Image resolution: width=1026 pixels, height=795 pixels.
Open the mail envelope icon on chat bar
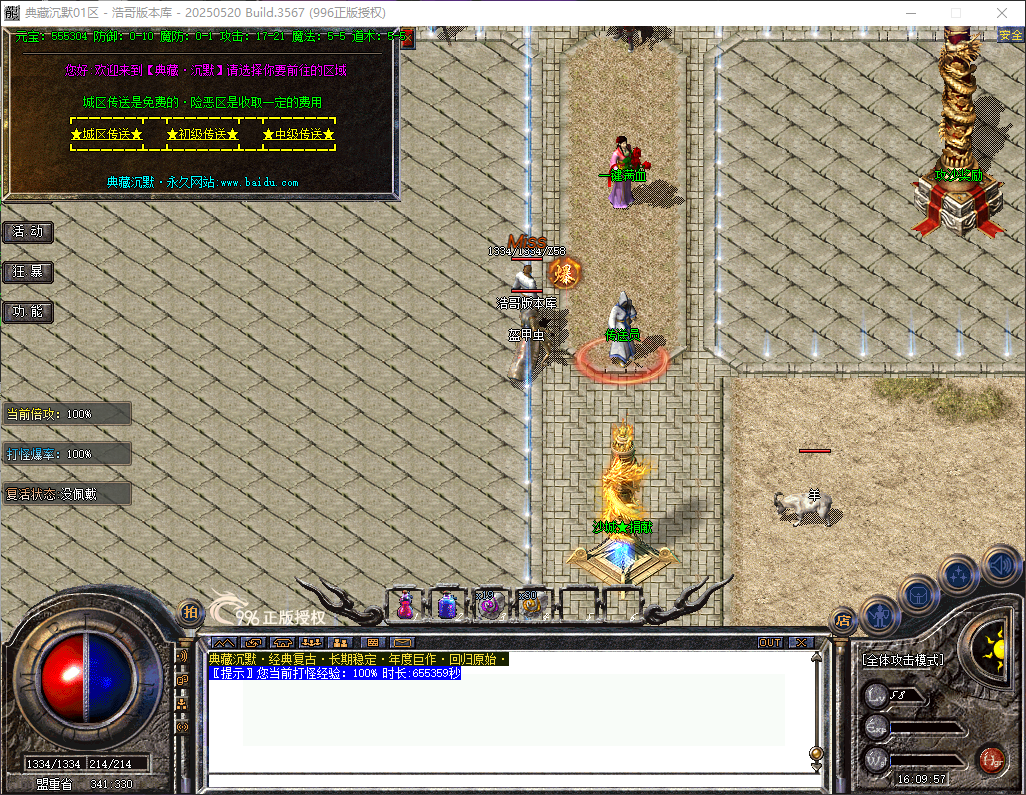402,642
